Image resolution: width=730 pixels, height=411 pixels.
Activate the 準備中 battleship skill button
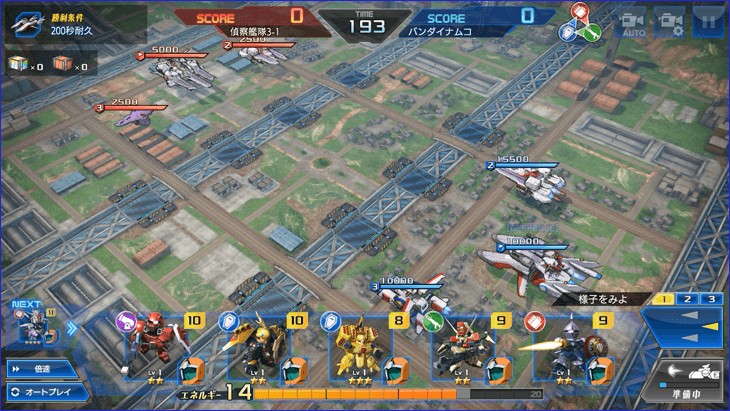click(x=688, y=380)
